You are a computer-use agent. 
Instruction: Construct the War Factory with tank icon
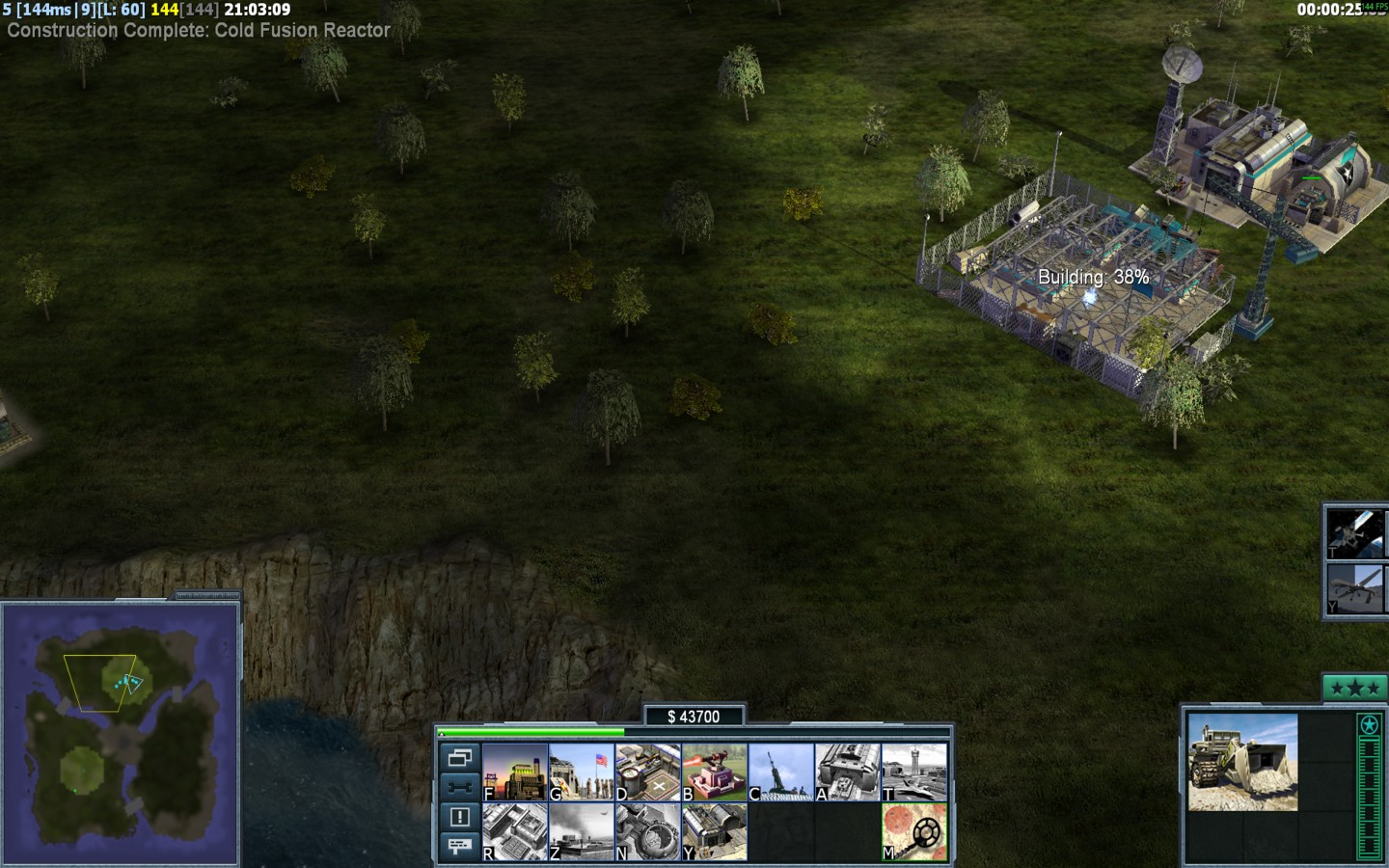tap(848, 773)
